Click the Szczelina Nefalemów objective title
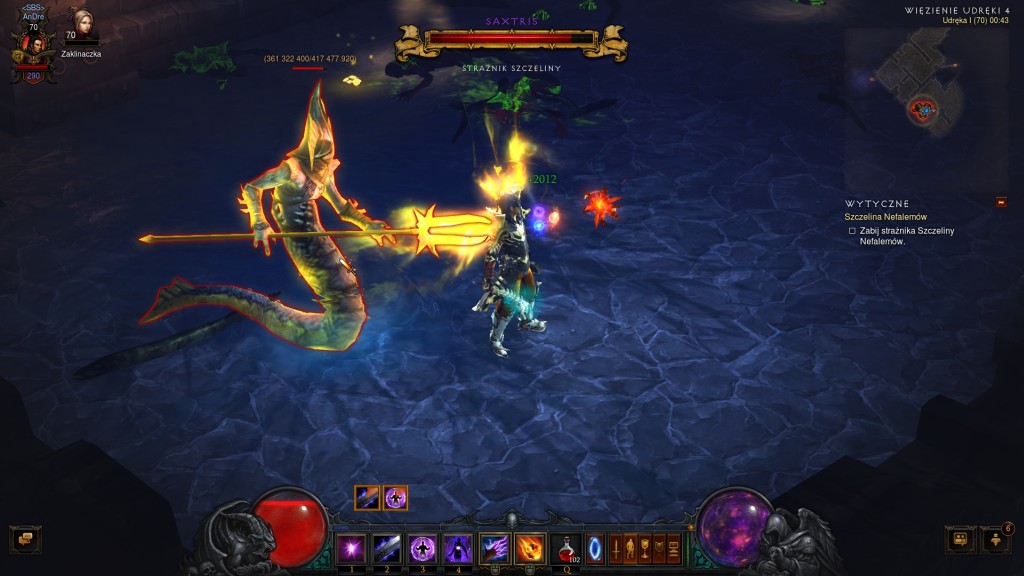 886,217
